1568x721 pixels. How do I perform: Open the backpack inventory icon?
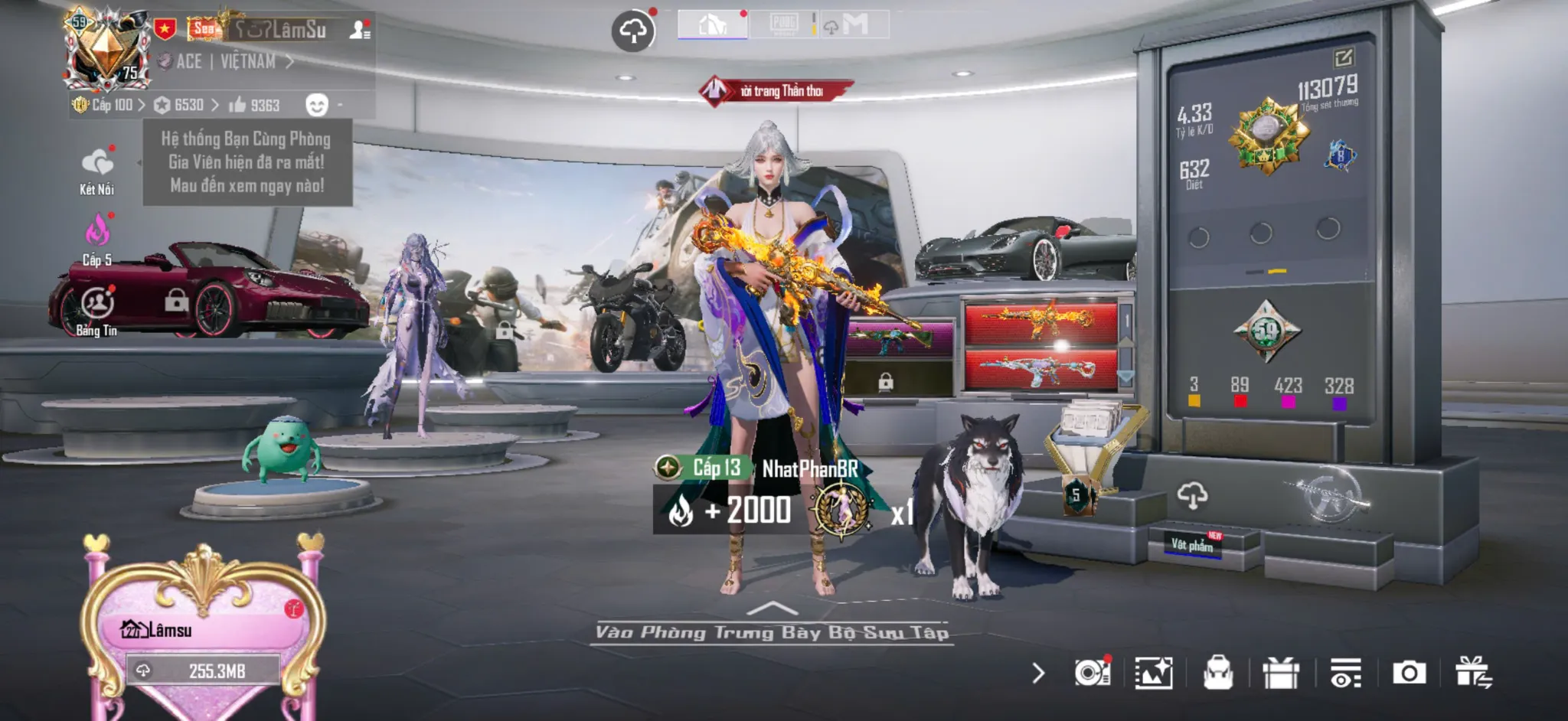point(1217,674)
